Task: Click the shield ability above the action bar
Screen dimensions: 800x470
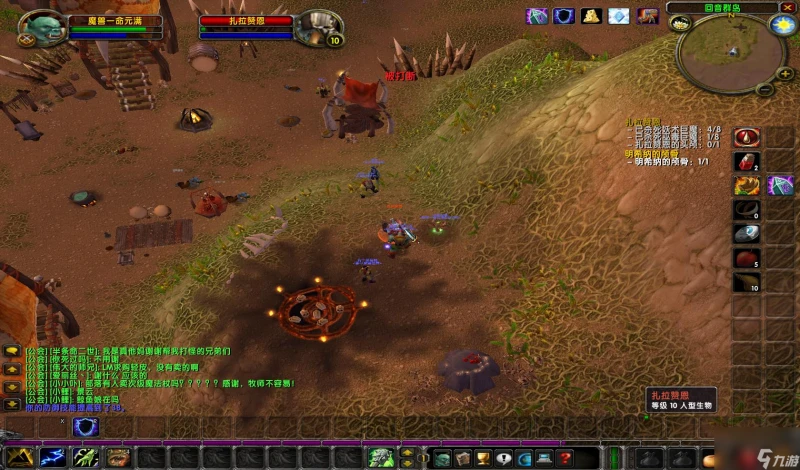Action: click(86, 427)
